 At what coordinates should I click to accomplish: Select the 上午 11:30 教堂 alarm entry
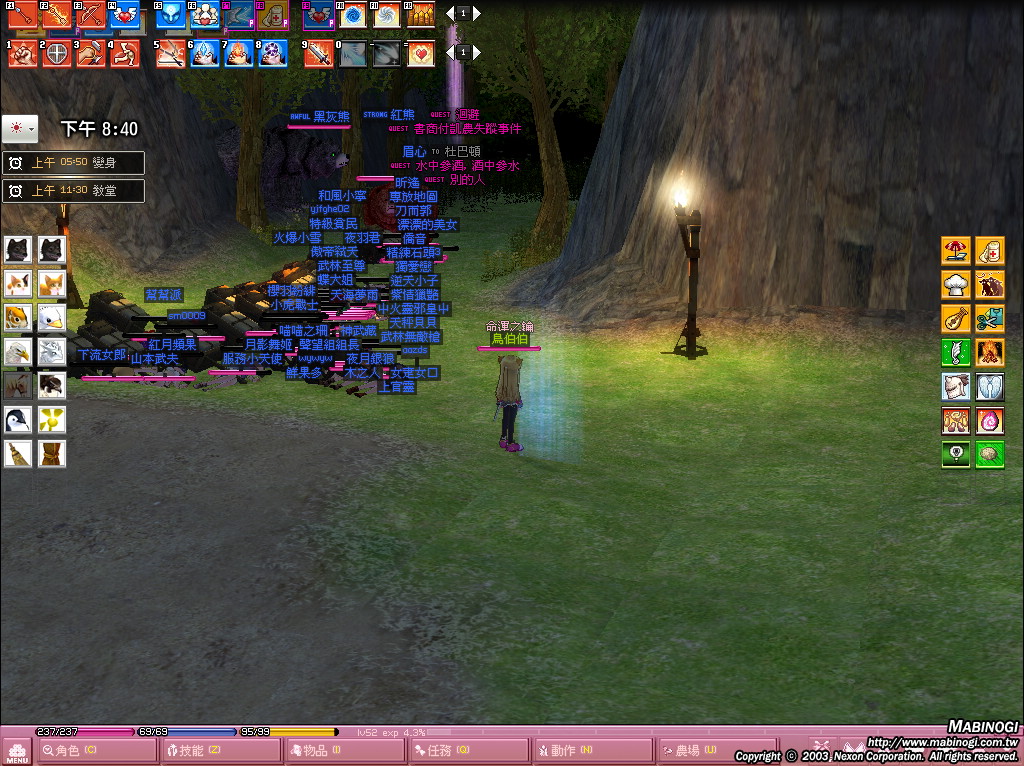74,191
